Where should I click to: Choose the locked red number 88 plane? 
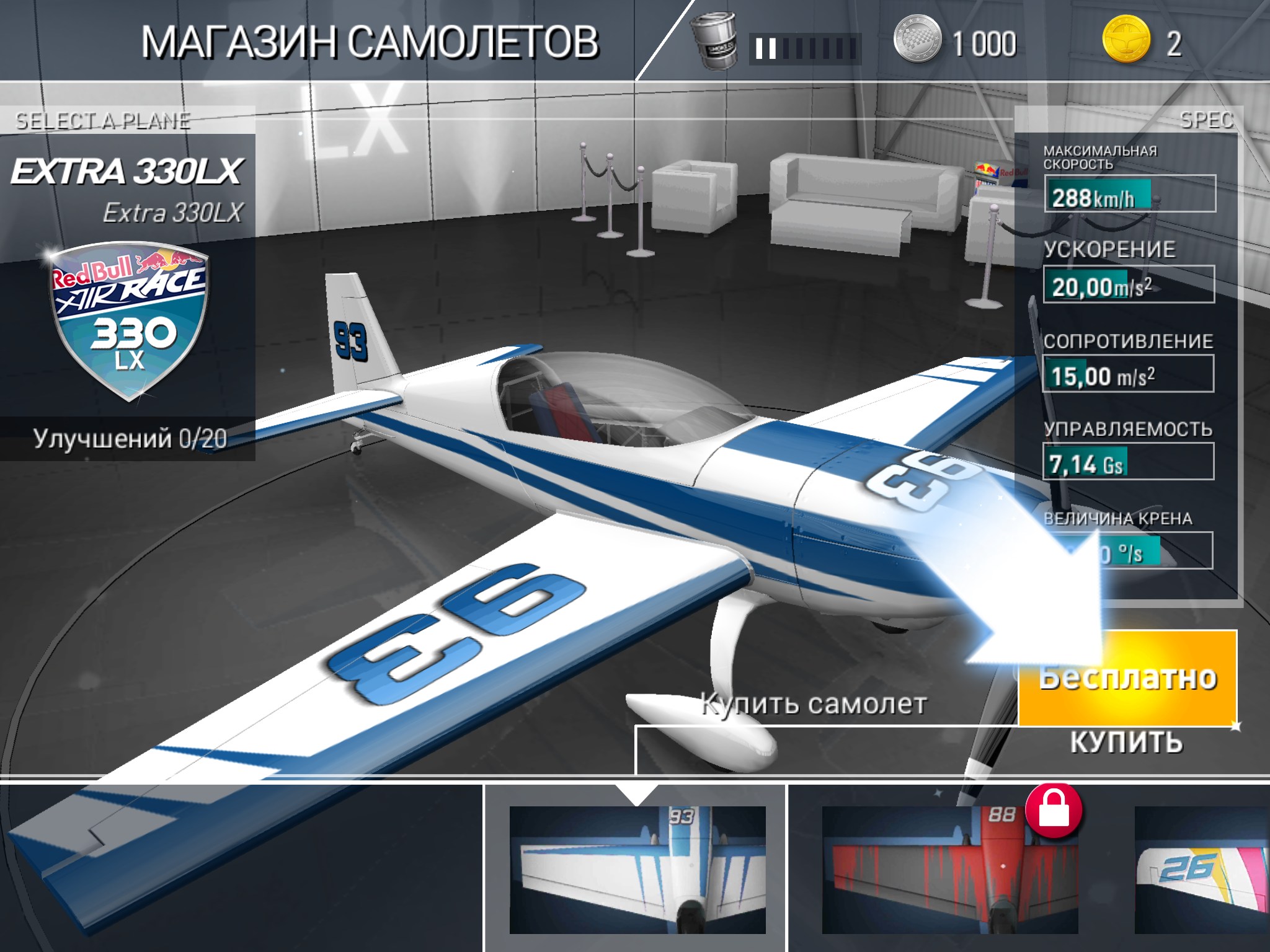[x=950, y=869]
